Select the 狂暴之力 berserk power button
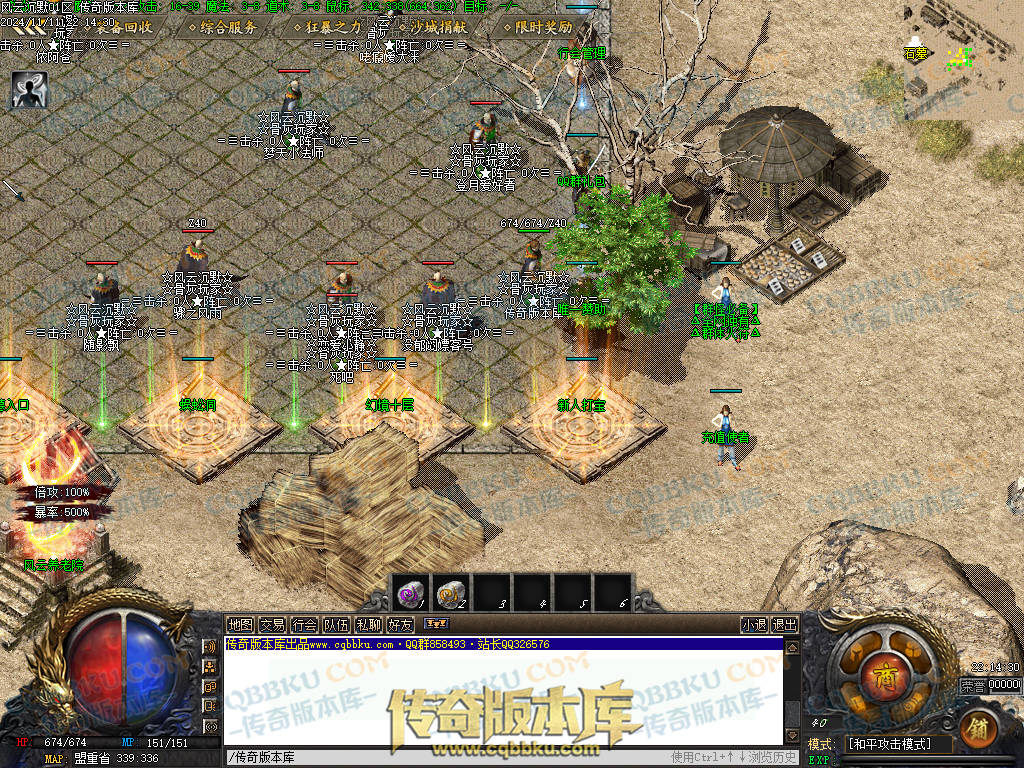1024x768 pixels. point(327,27)
